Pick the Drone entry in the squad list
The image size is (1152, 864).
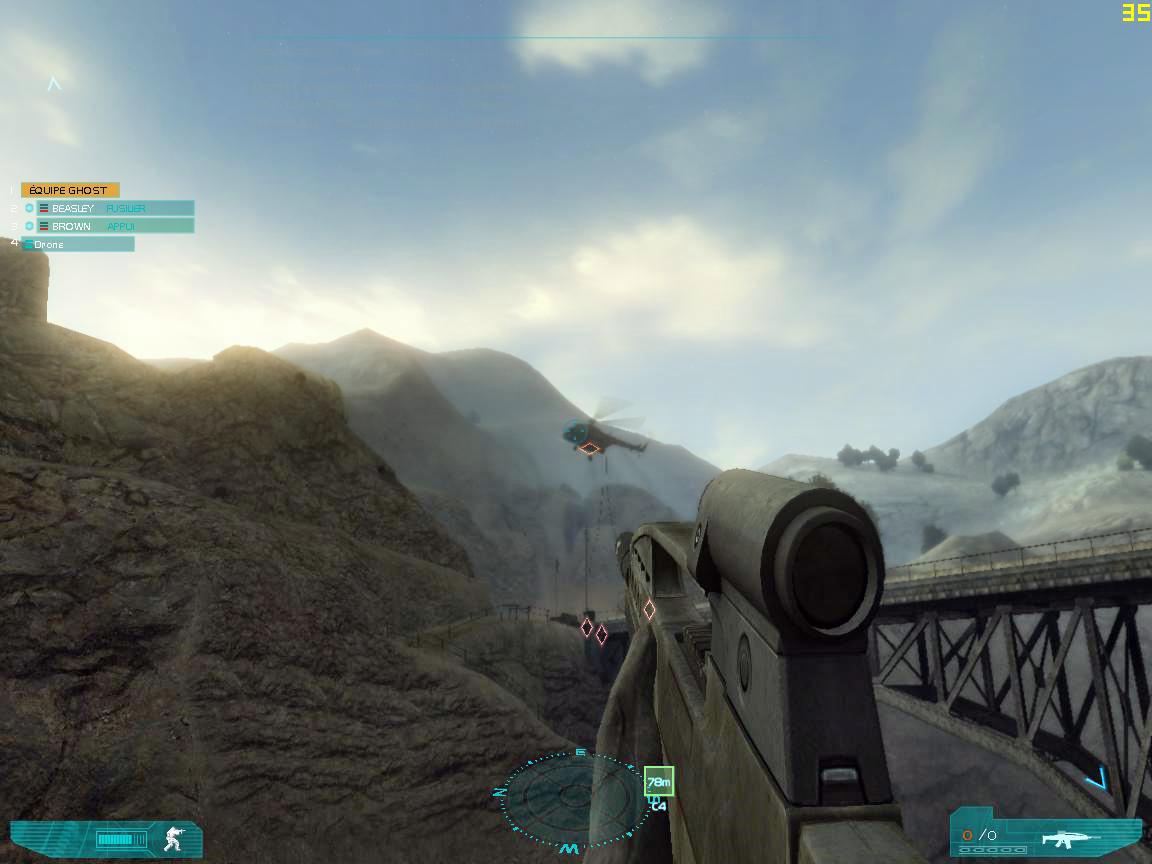(x=78, y=244)
